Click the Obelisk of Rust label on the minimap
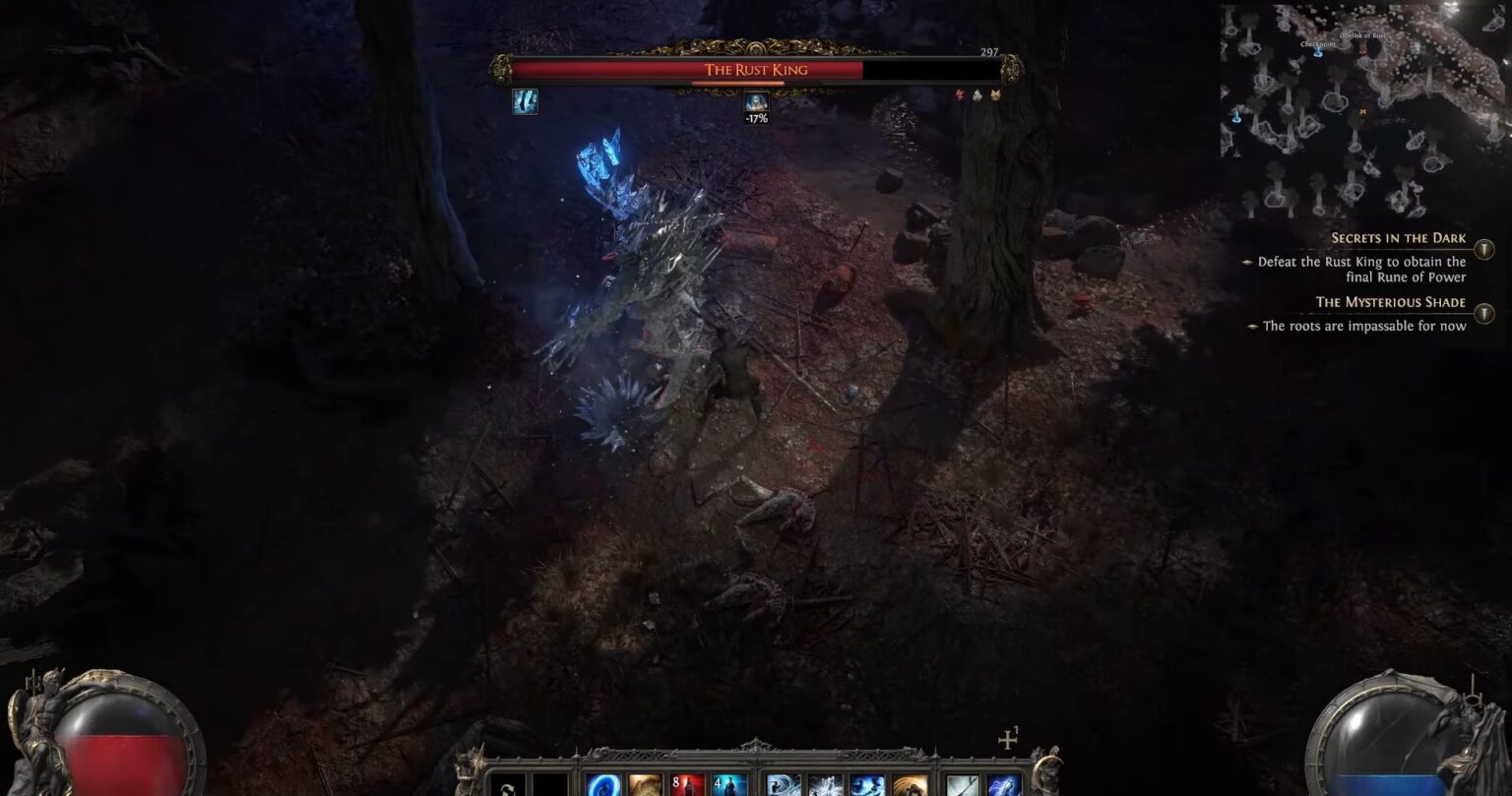 pos(1363,35)
